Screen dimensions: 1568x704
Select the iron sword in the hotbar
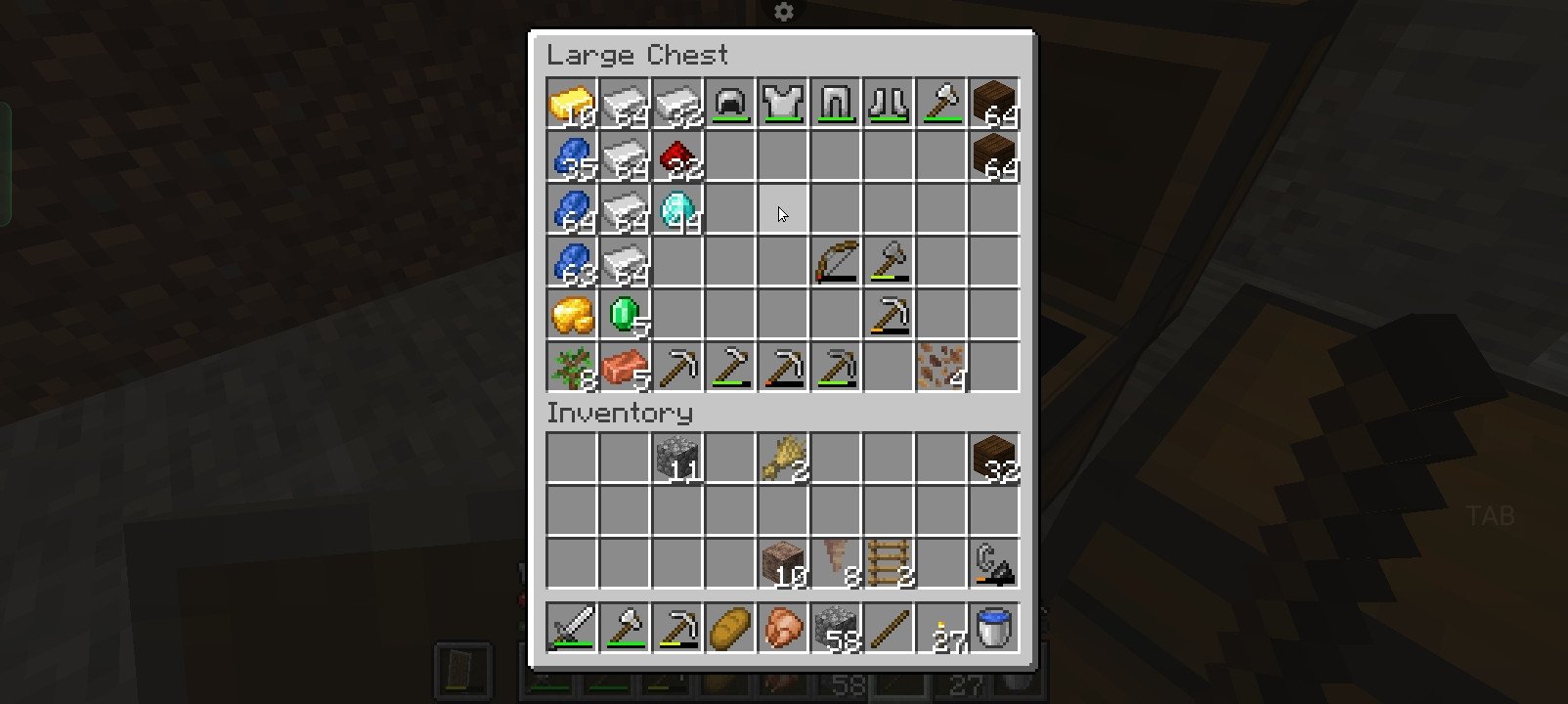click(572, 627)
